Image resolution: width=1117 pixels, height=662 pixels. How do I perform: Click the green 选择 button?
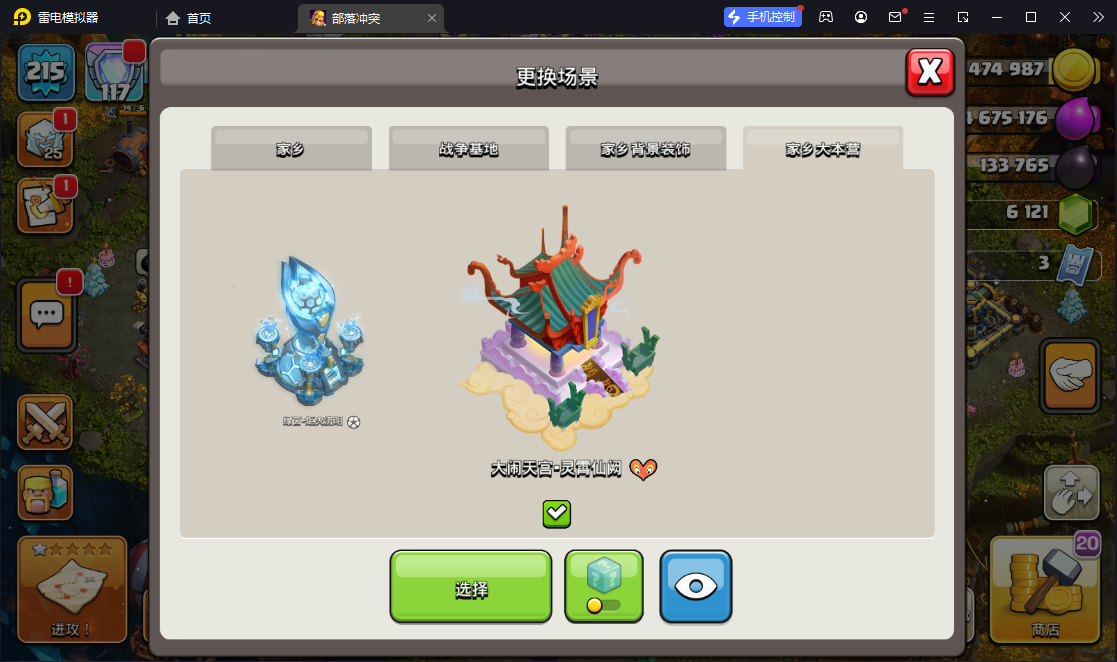tap(471, 587)
